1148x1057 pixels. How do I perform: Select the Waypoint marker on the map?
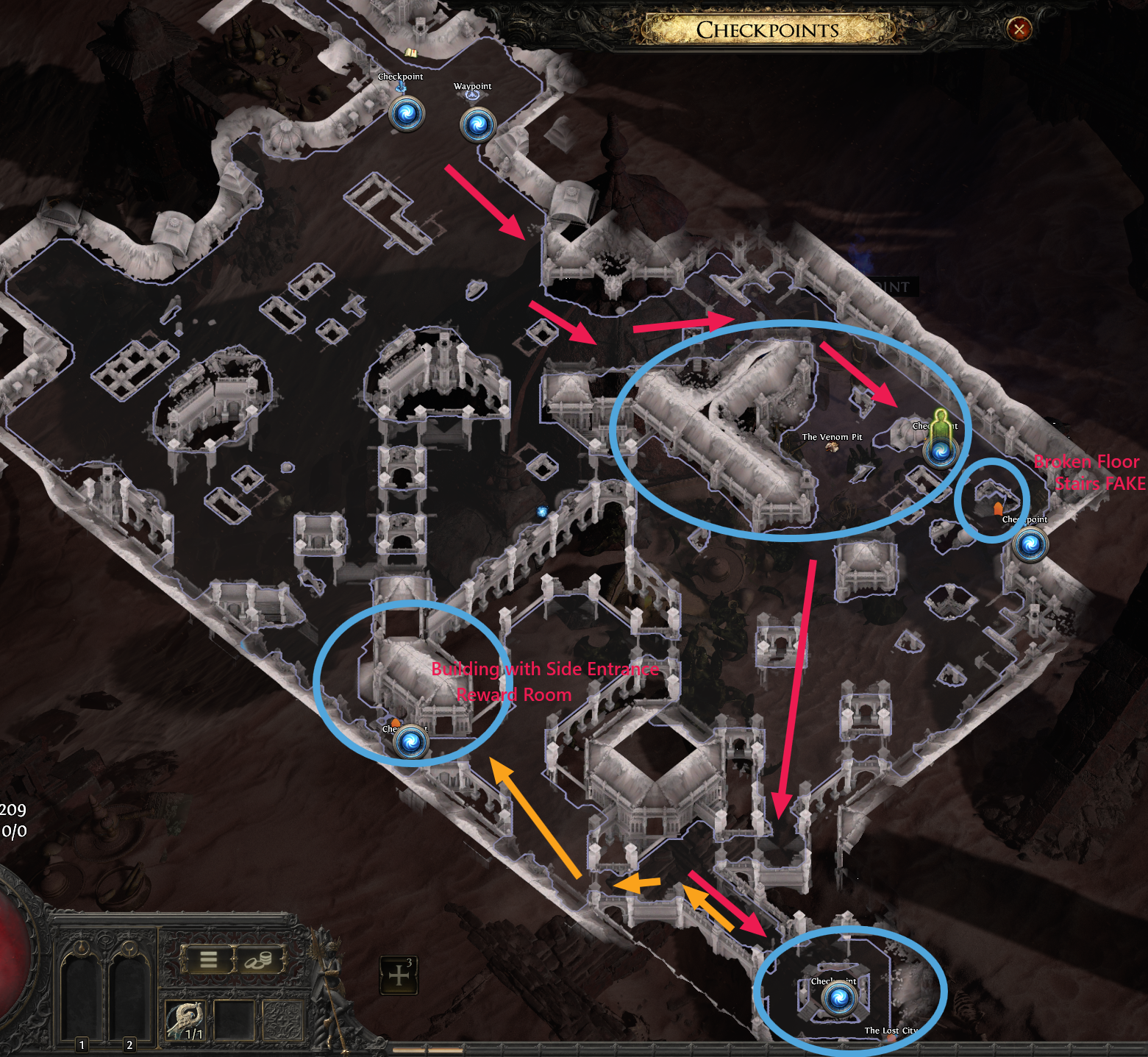click(477, 124)
